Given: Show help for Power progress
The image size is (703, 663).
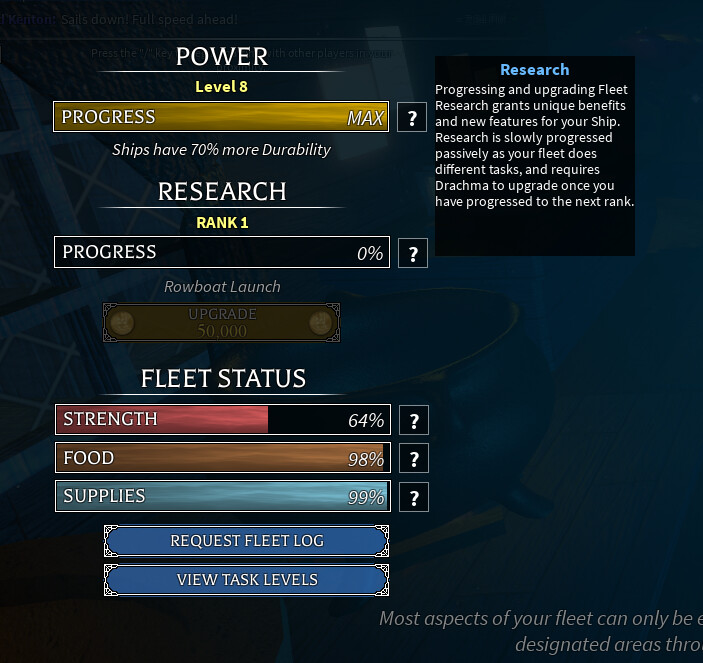Looking at the screenshot, I should click(x=412, y=118).
